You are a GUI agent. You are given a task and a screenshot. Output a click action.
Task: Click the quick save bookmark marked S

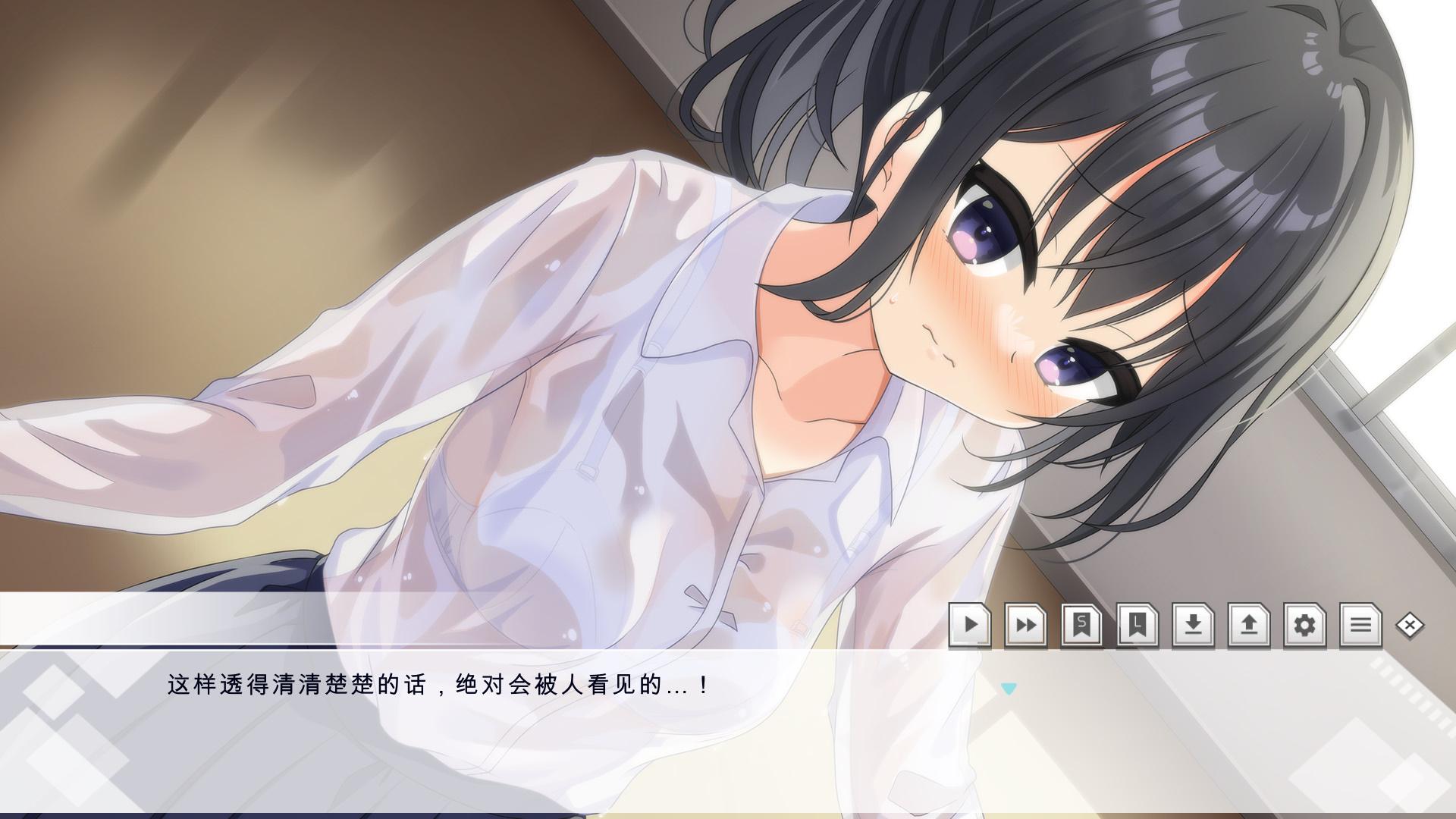coord(1081,626)
